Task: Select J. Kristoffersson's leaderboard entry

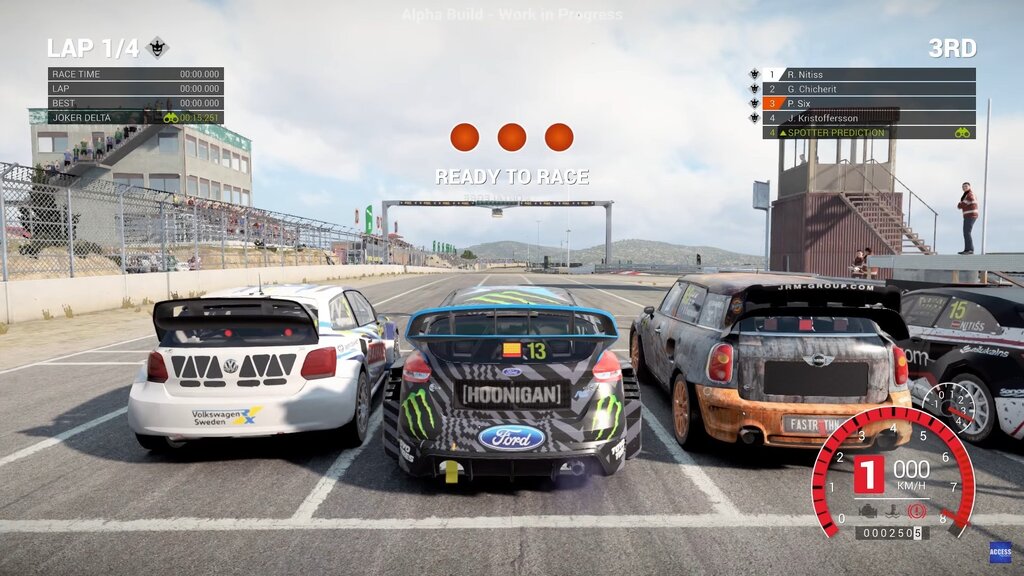Action: (868, 118)
